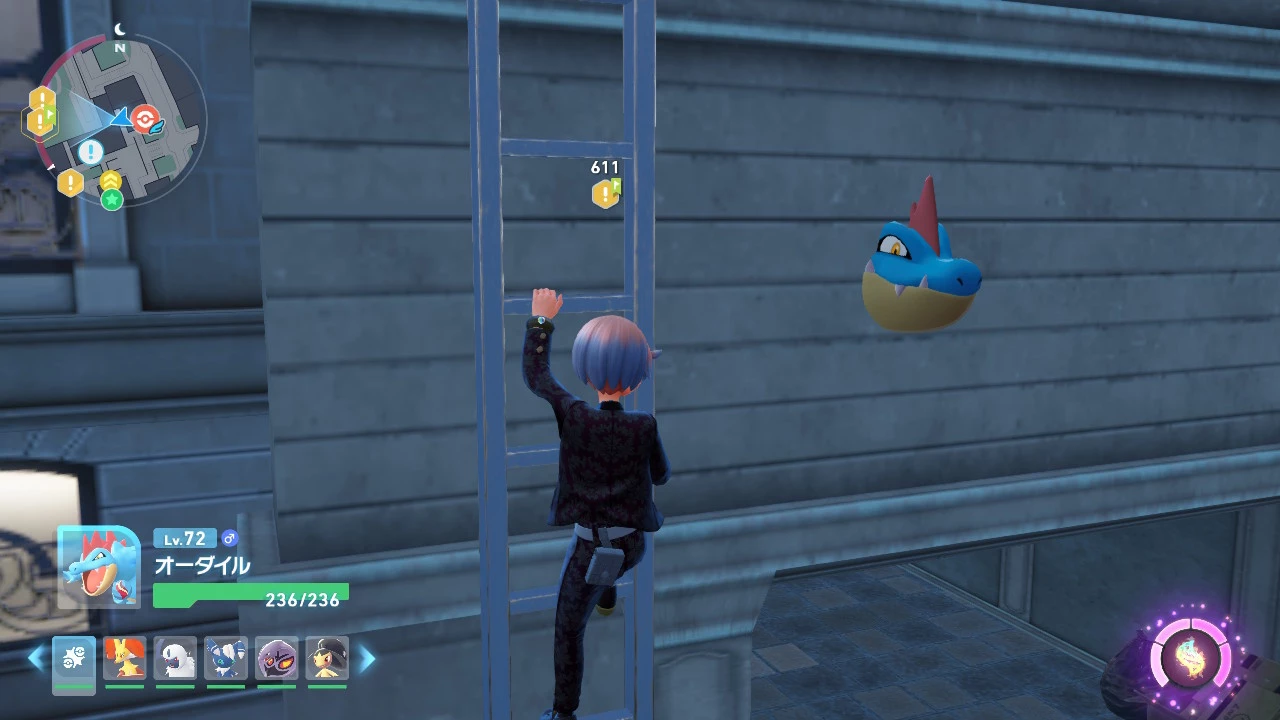
Task: Click the 611 distance quest waypoint marker
Action: [x=606, y=192]
